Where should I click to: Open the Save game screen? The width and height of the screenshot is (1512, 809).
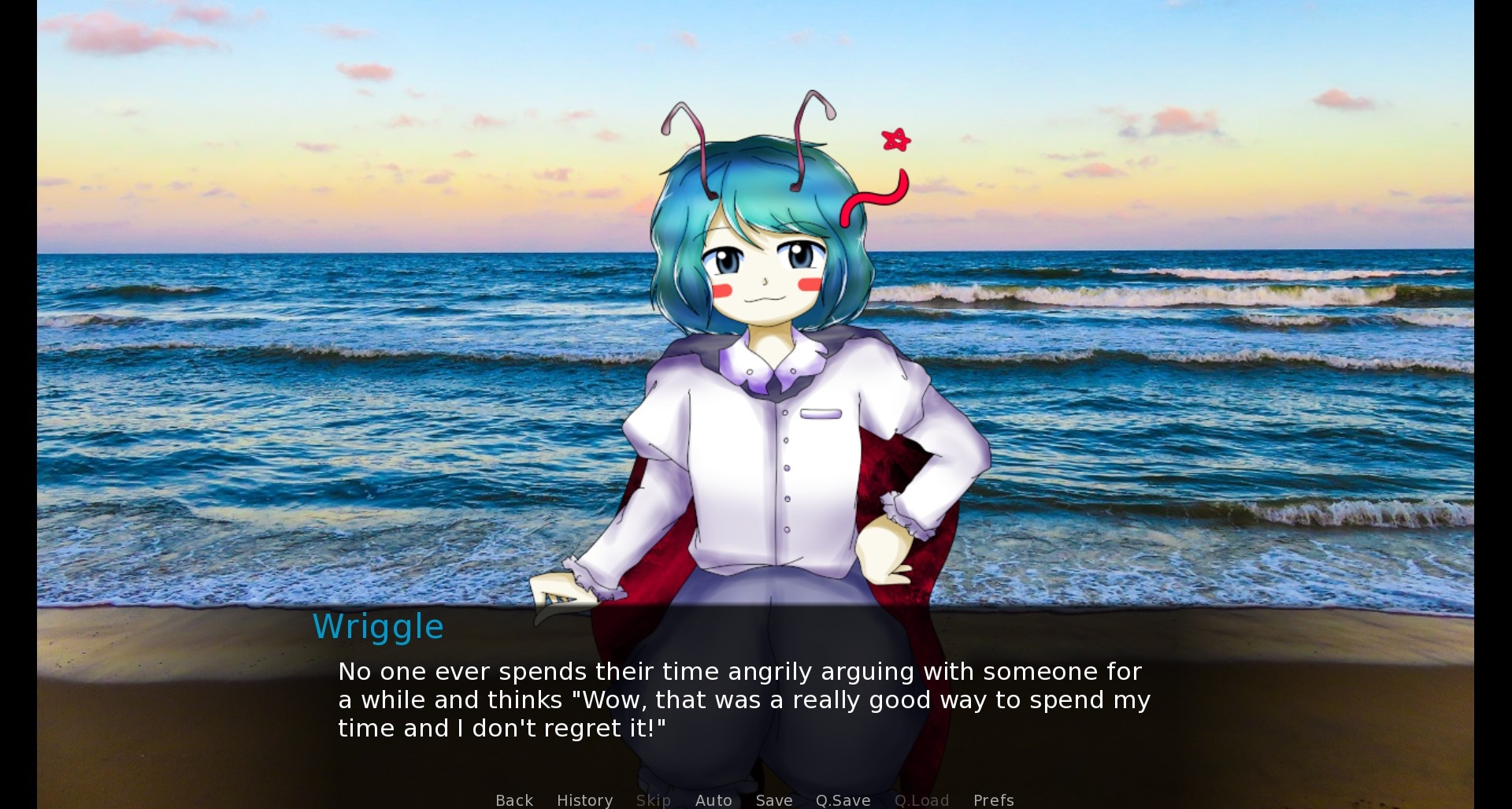point(773,800)
